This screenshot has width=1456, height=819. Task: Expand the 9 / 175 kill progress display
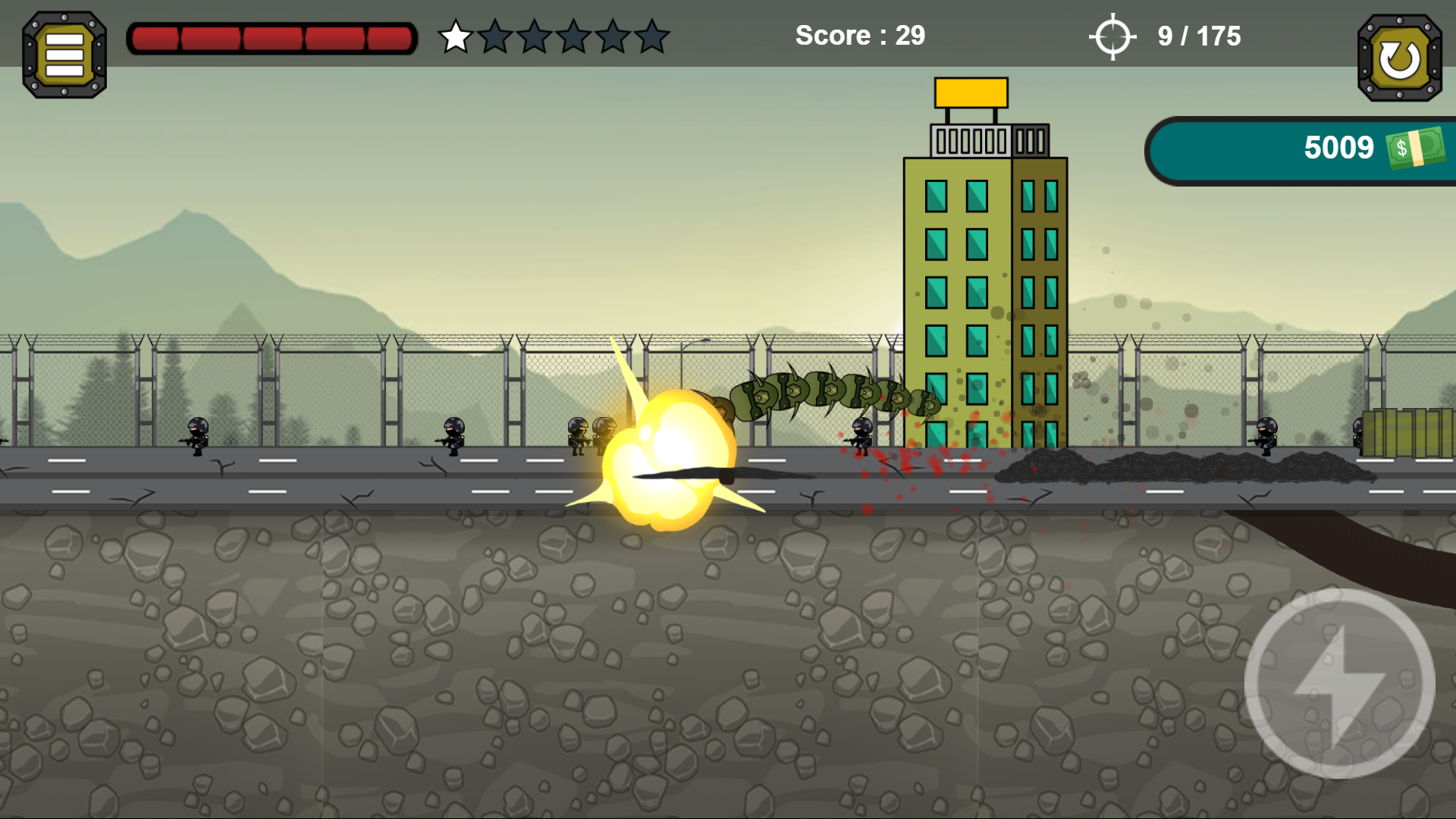tap(1197, 35)
